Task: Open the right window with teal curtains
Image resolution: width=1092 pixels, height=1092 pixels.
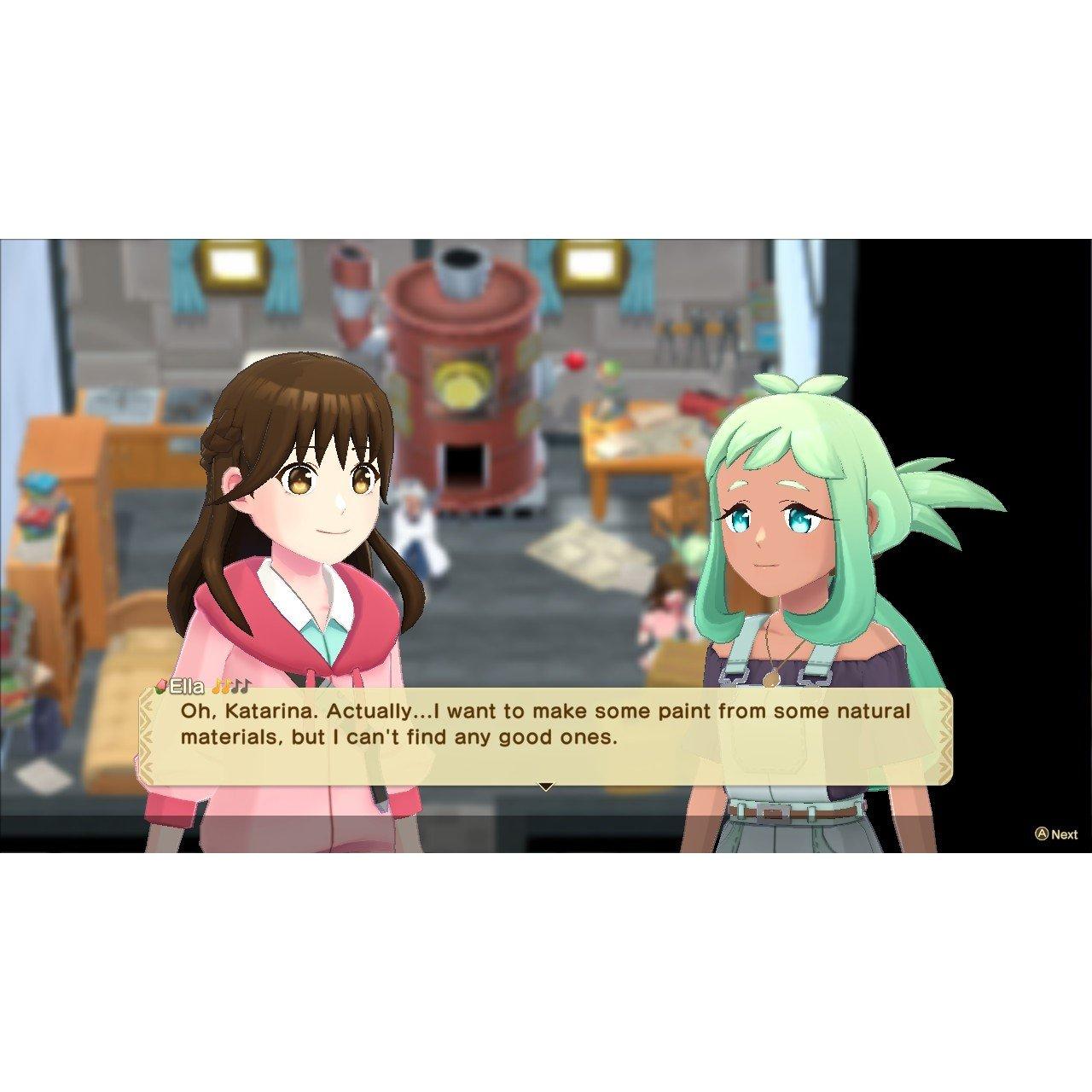Action: point(591,264)
